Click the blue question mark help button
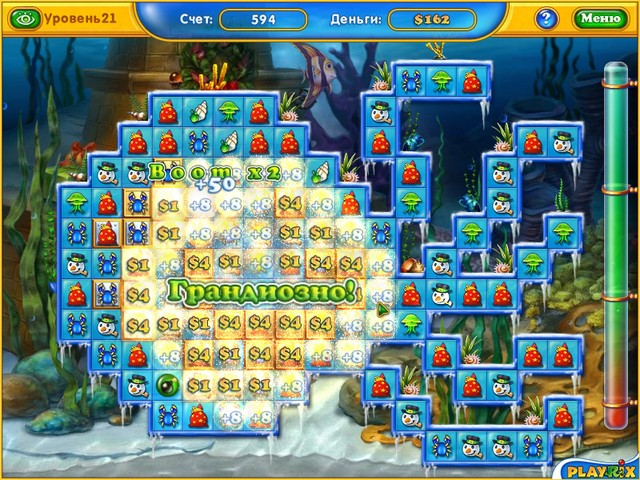This screenshot has height=480, width=640. tap(547, 18)
